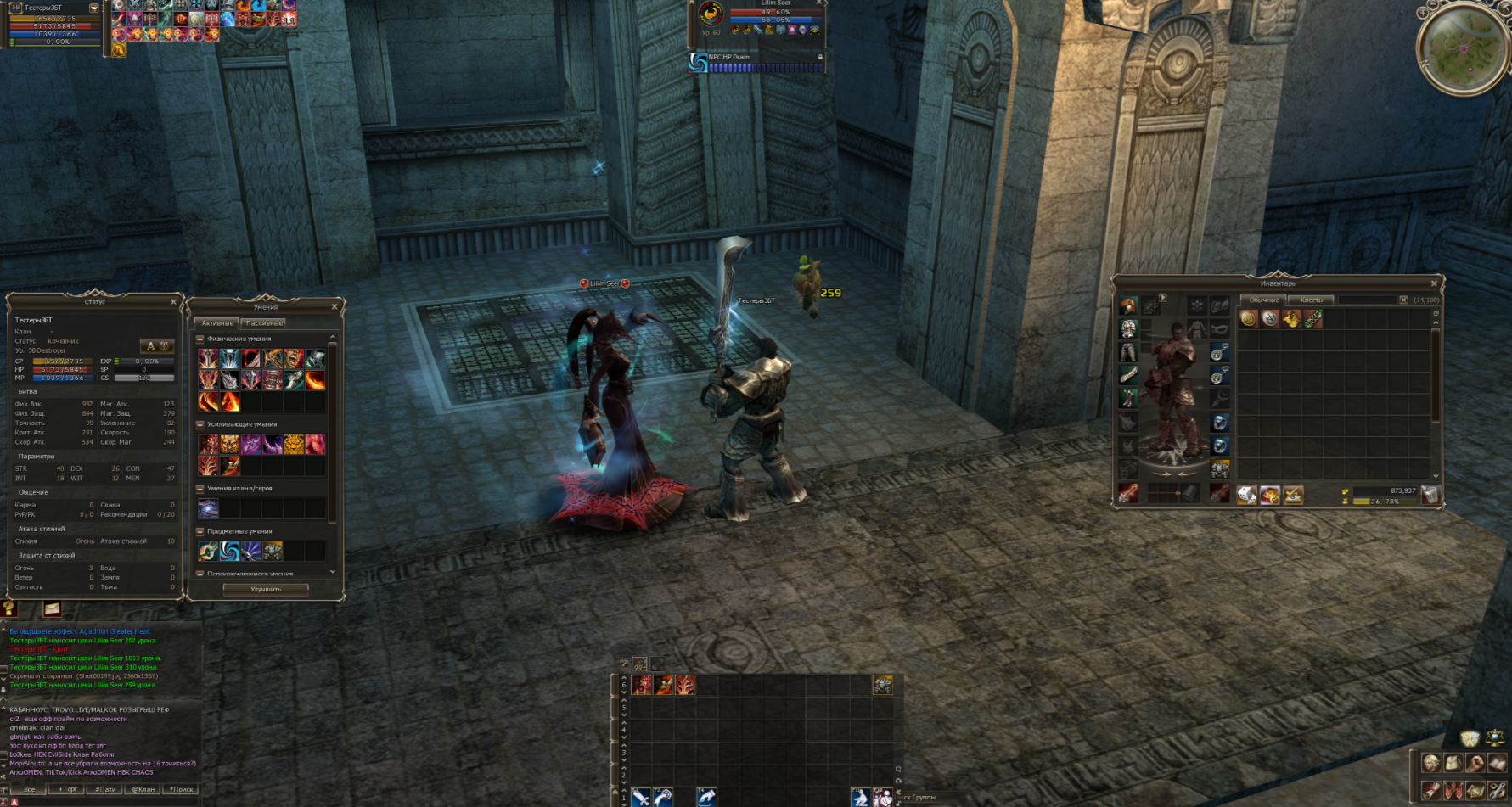Click the trash bin in inventory
This screenshot has height=807, width=1512.
click(1430, 495)
